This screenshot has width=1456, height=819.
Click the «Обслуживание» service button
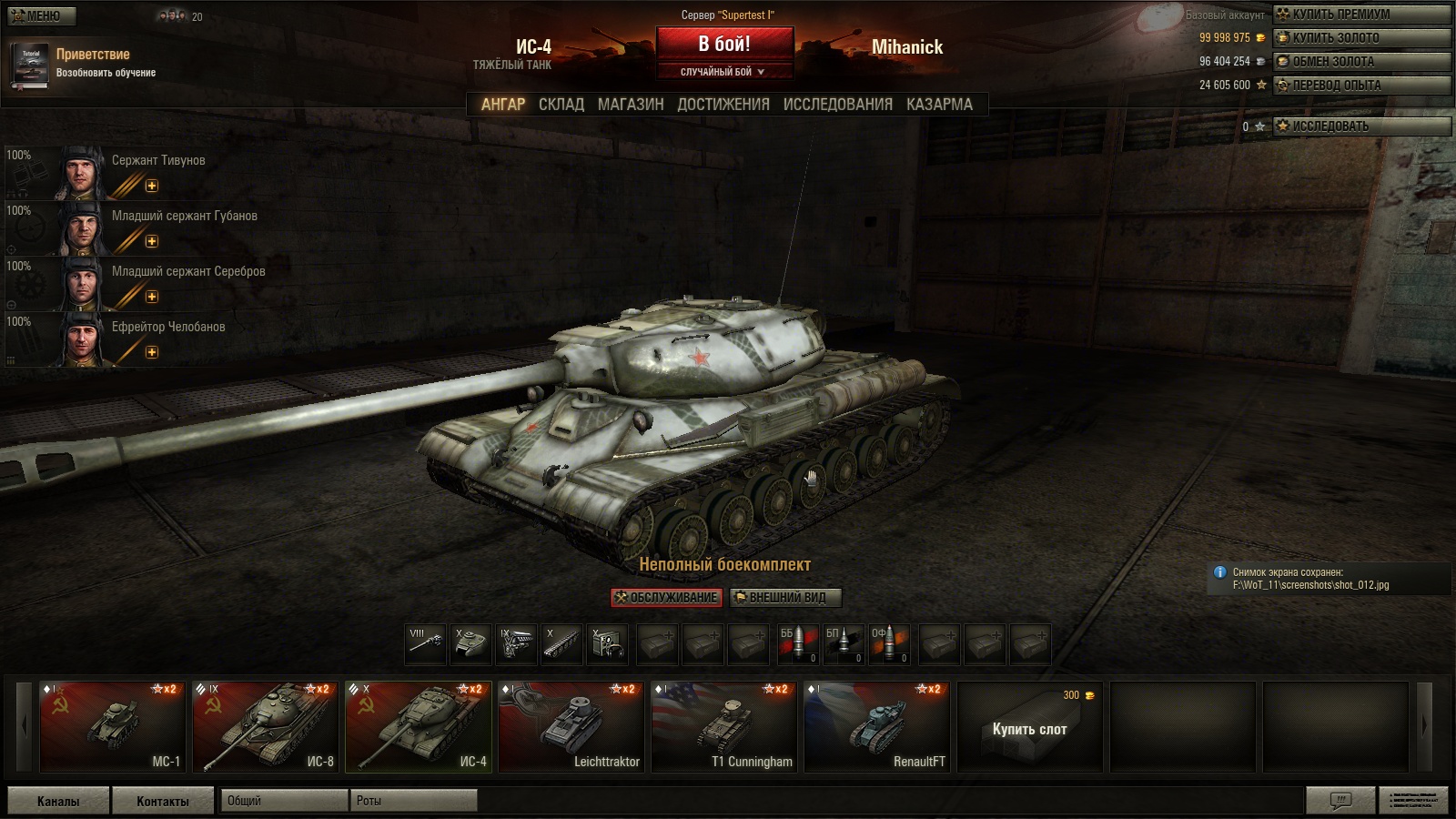tap(667, 598)
